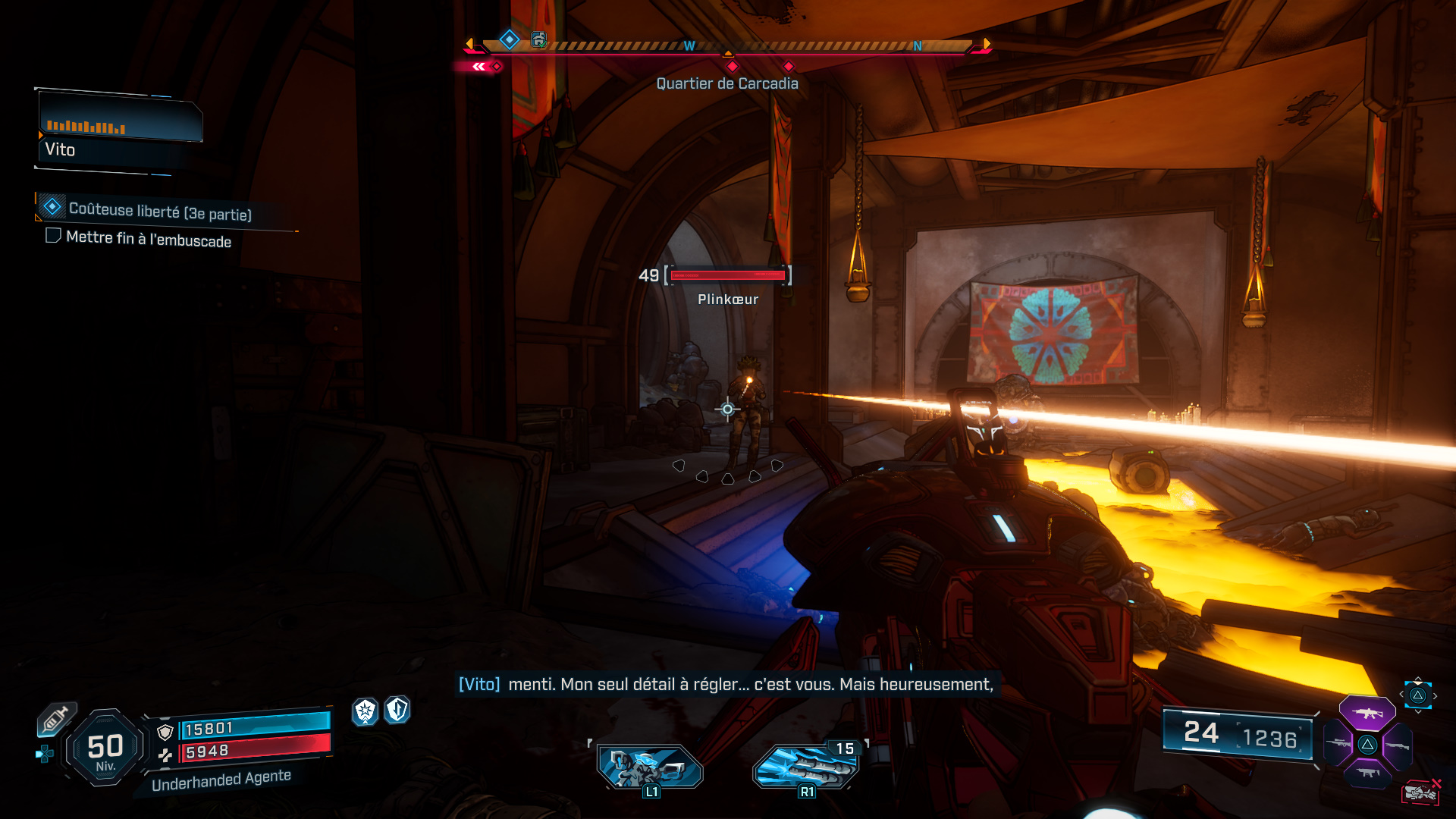1456x819 pixels.
Task: Select the SMG in the weapon wheel
Action: [1367, 773]
